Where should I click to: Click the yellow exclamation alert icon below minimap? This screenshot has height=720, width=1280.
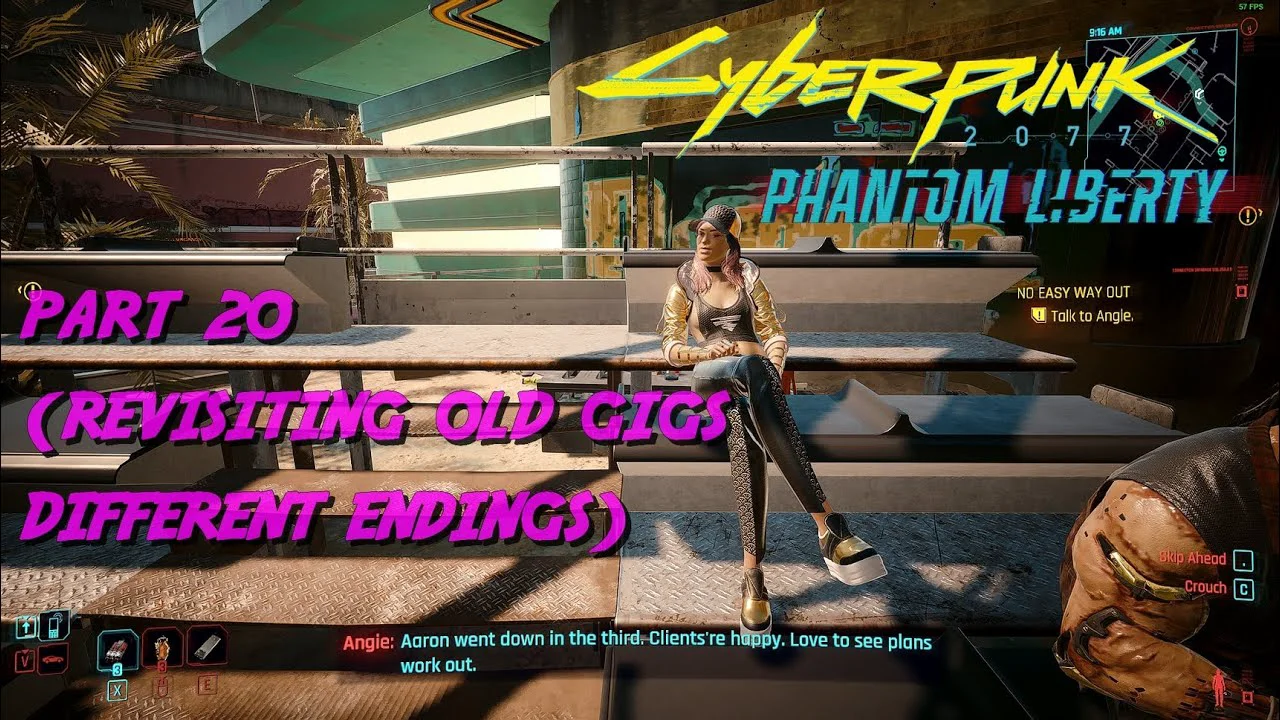click(1248, 215)
